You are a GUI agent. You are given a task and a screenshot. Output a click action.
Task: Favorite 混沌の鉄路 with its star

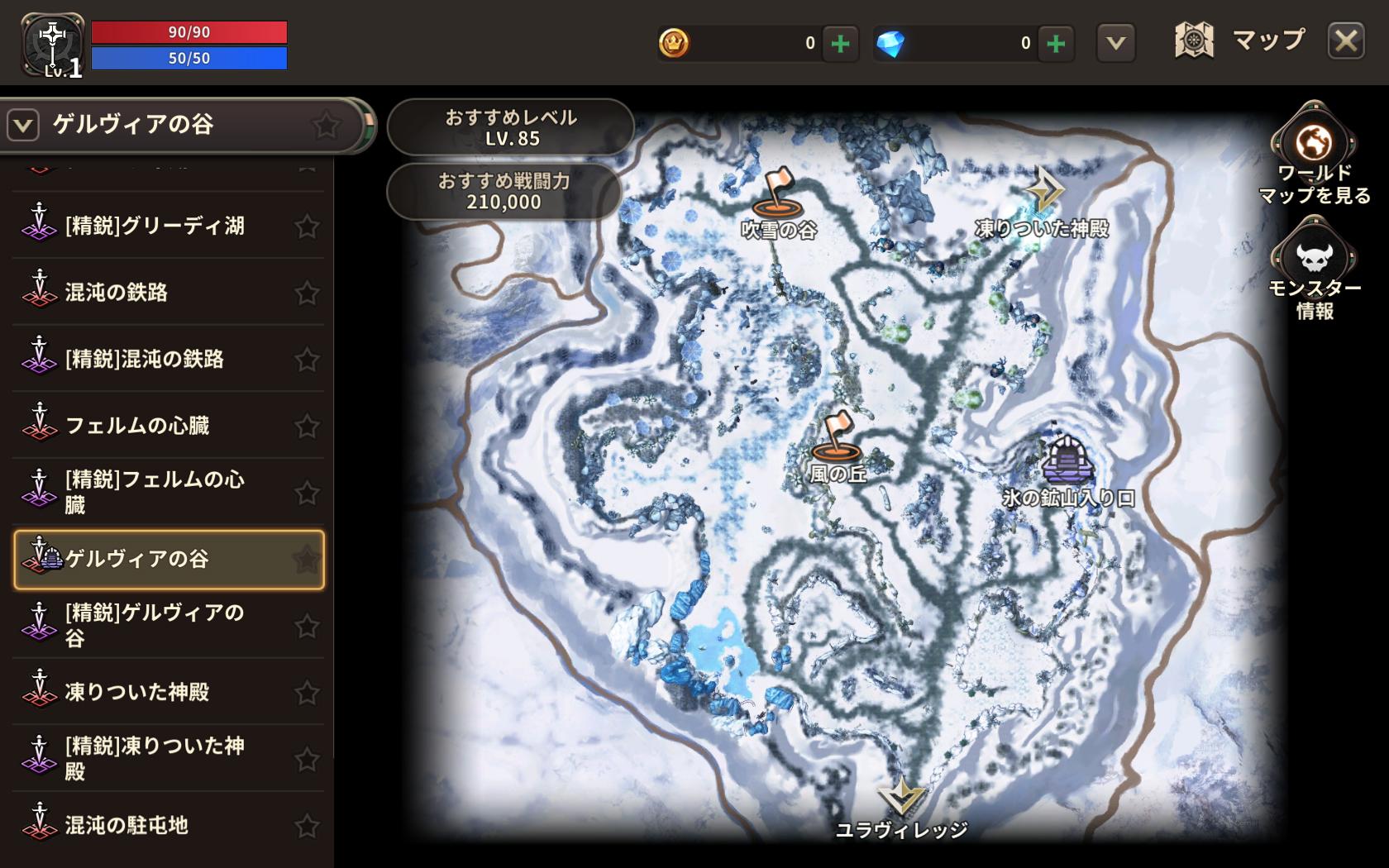[307, 293]
